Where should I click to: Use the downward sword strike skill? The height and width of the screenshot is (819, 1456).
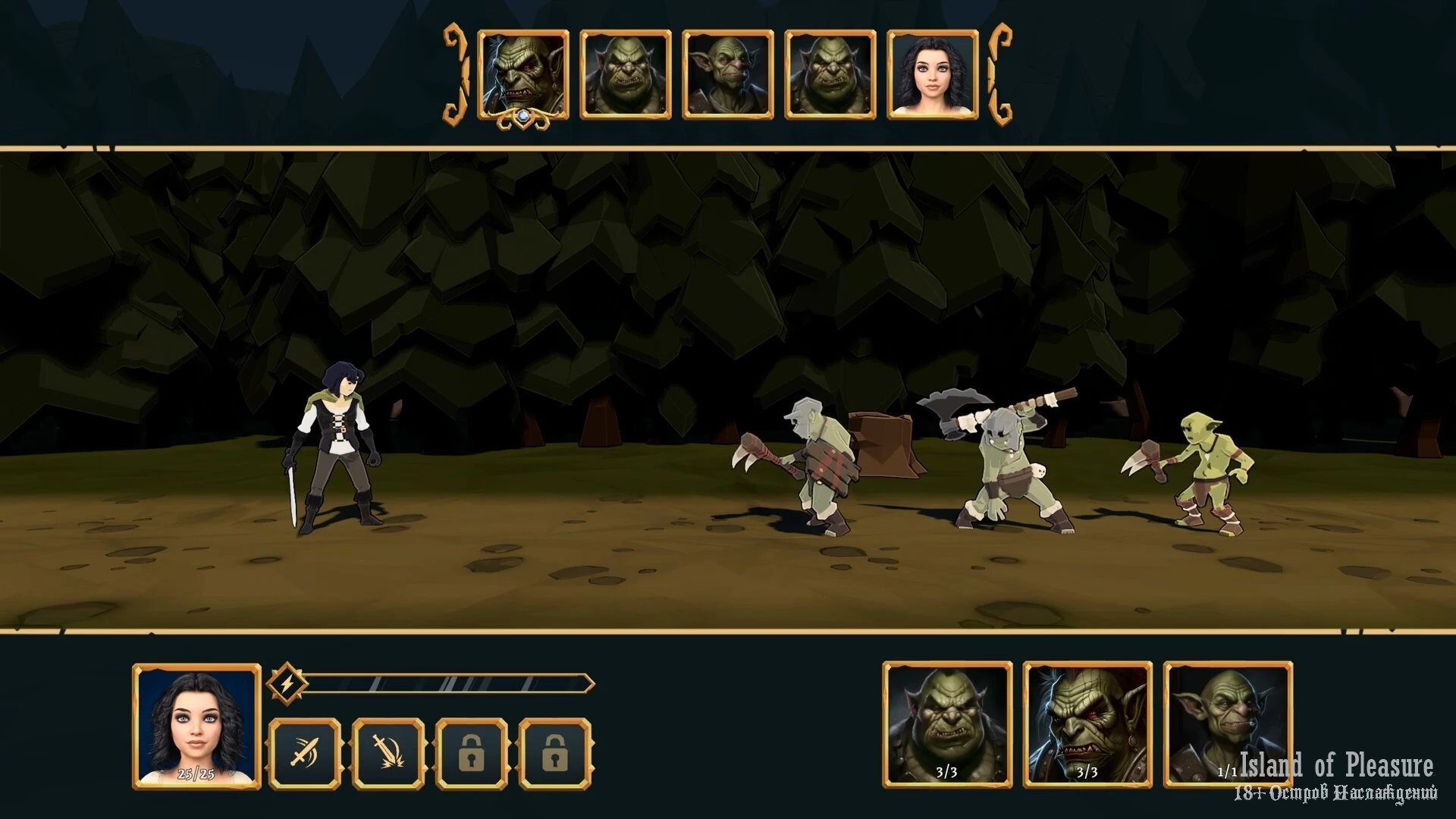[388, 754]
